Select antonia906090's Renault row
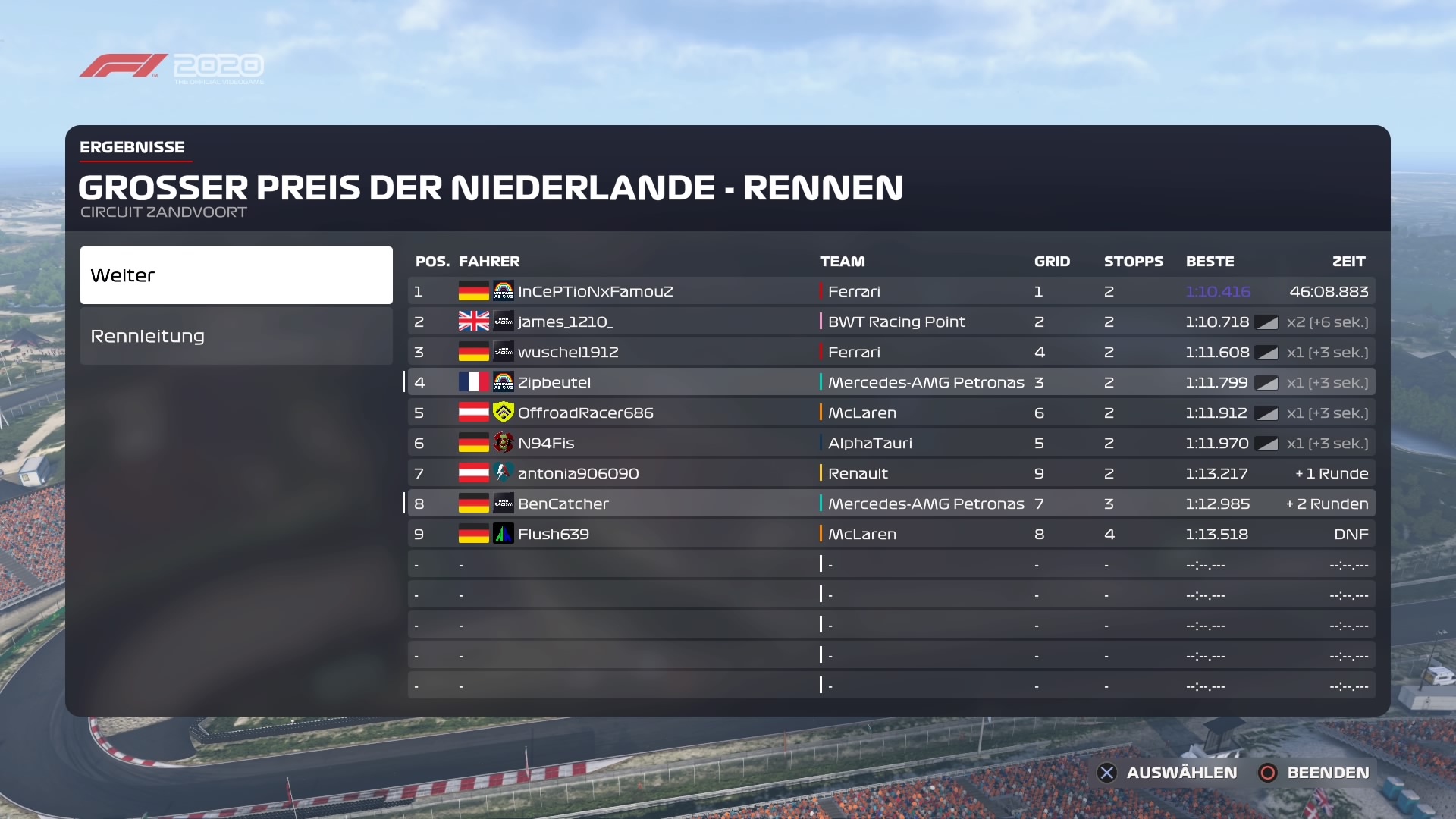Screen dimensions: 1456x819 [891, 473]
